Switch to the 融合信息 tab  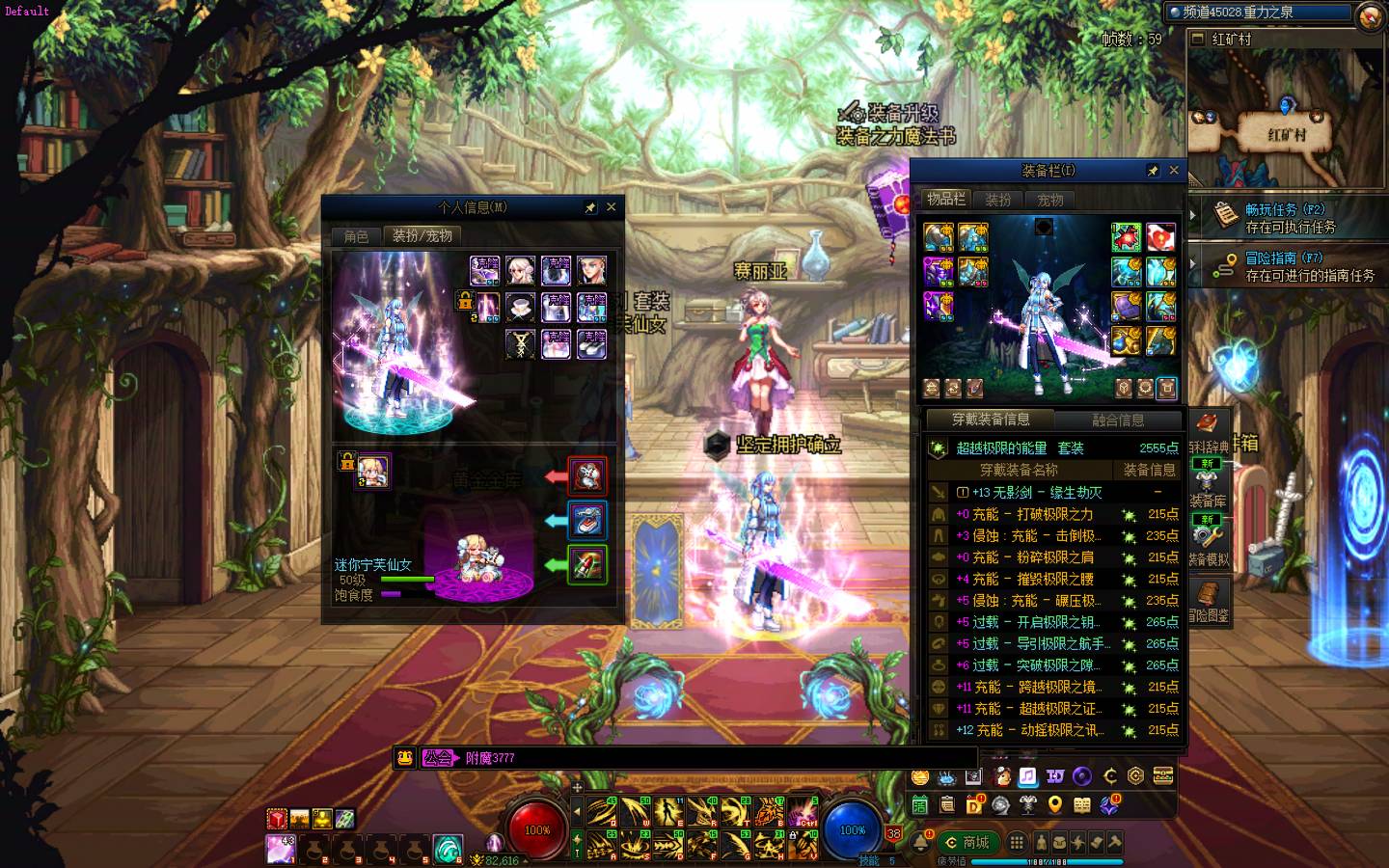pos(1118,420)
